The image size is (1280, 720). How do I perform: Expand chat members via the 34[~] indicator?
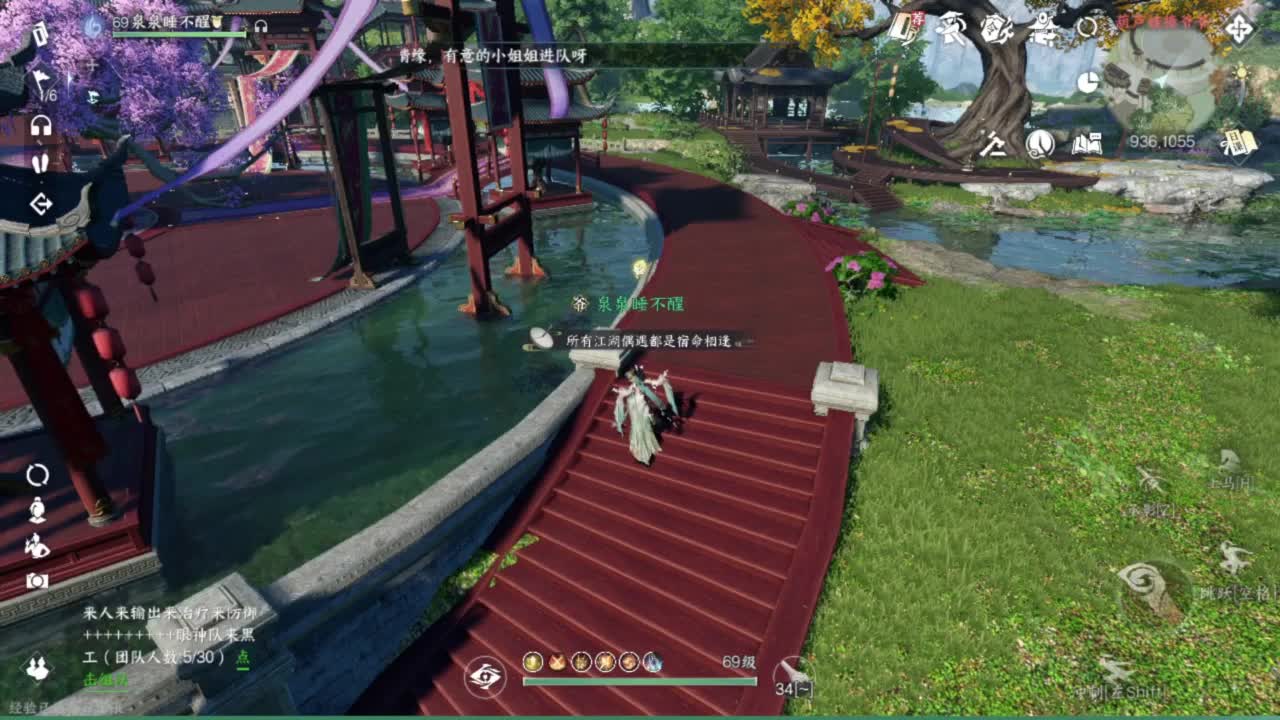click(x=794, y=688)
